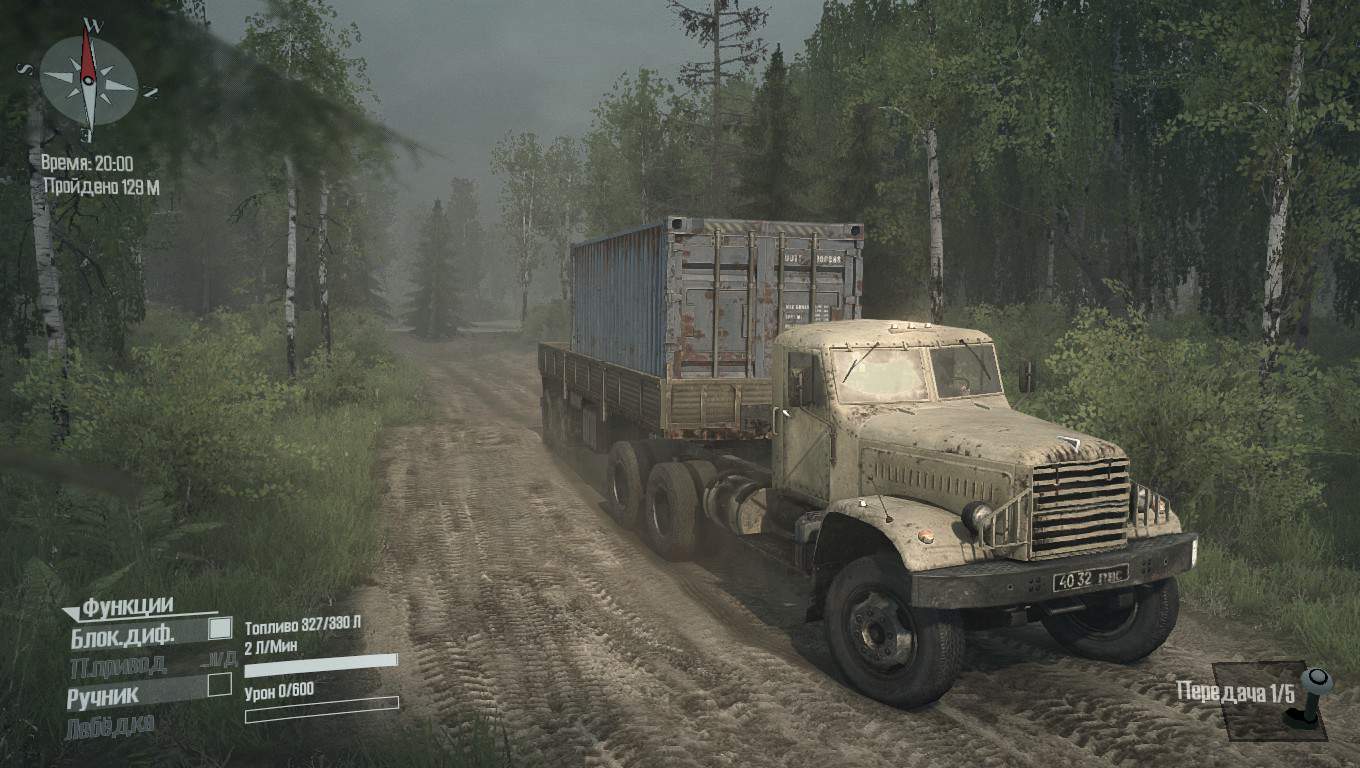Select the Лебёдка winch function
Viewport: 1360px width, 768px height.
111,725
